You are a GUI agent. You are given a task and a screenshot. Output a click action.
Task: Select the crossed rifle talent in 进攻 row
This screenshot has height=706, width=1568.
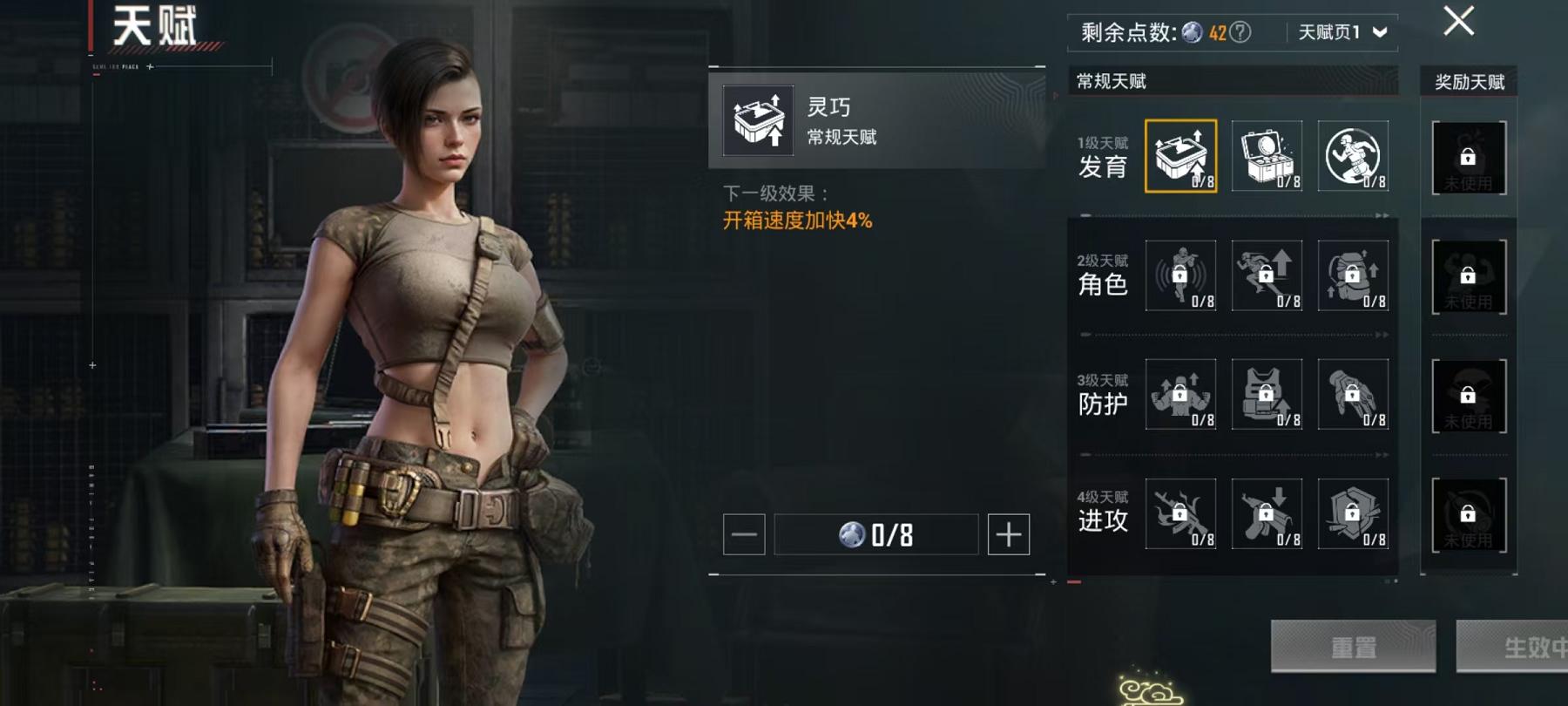1182,516
